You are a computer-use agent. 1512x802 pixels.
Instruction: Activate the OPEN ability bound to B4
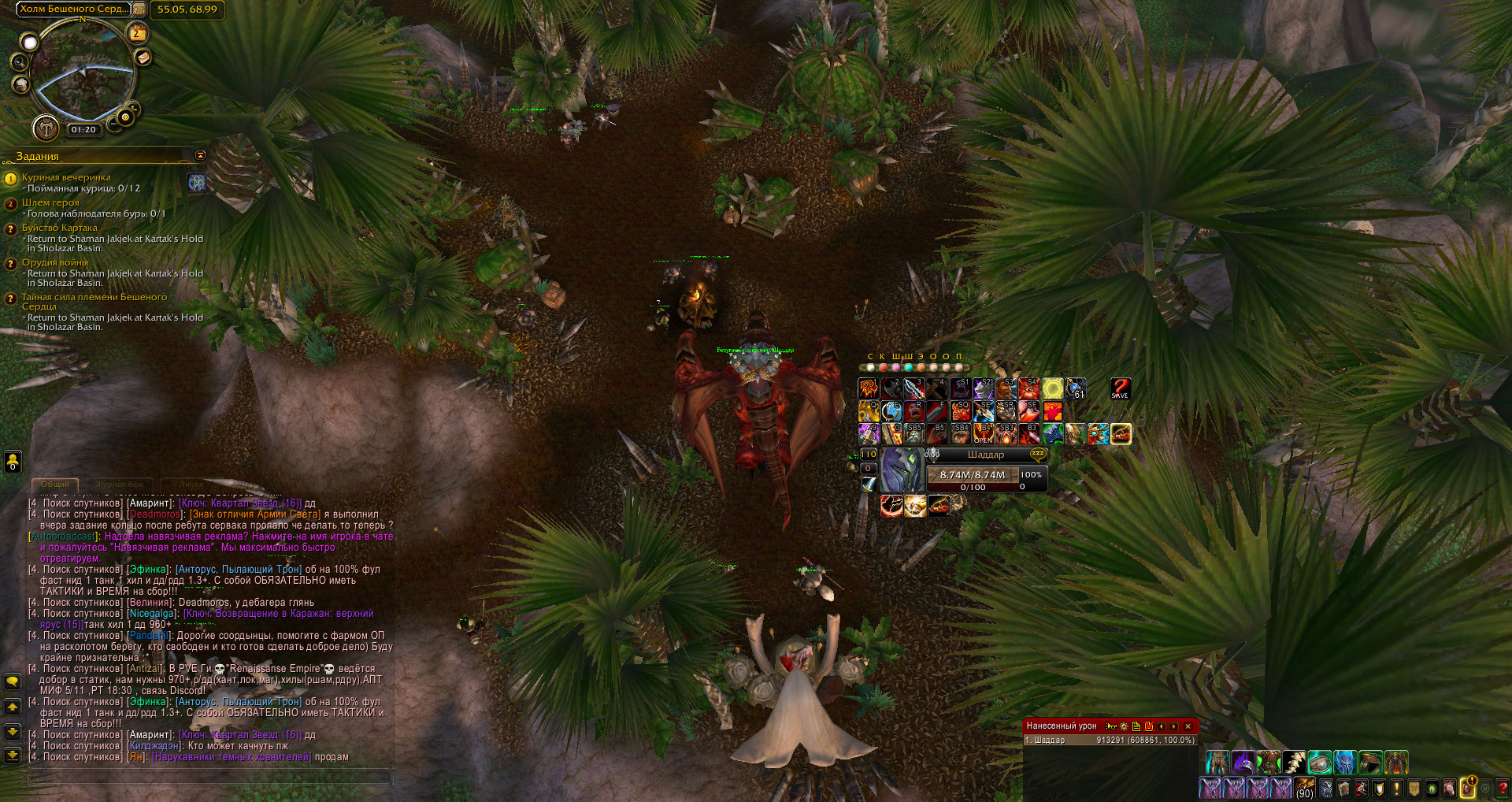coord(983,433)
